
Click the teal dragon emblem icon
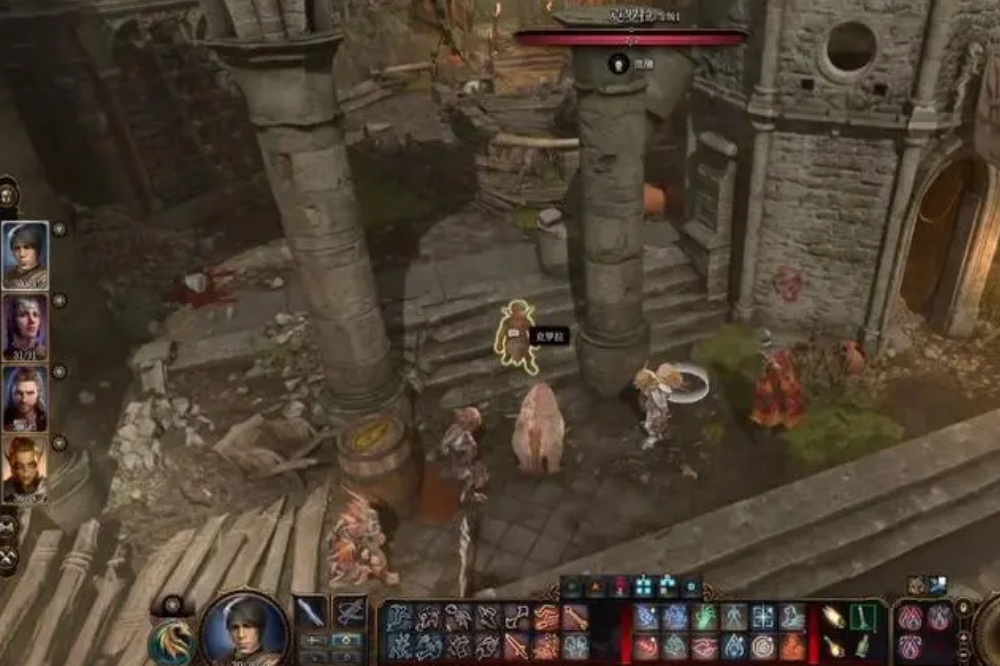coord(169,640)
